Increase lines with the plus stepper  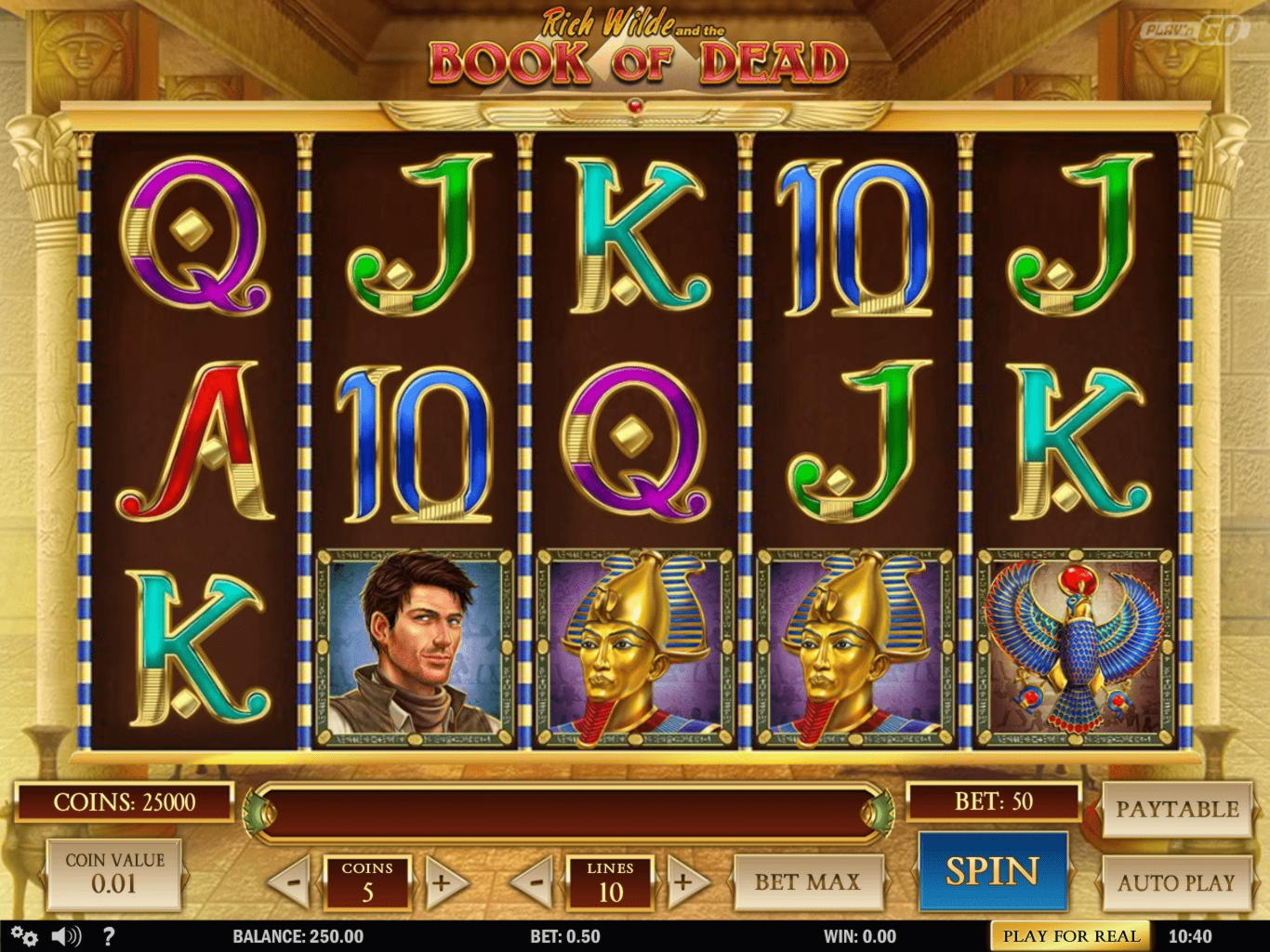[685, 881]
